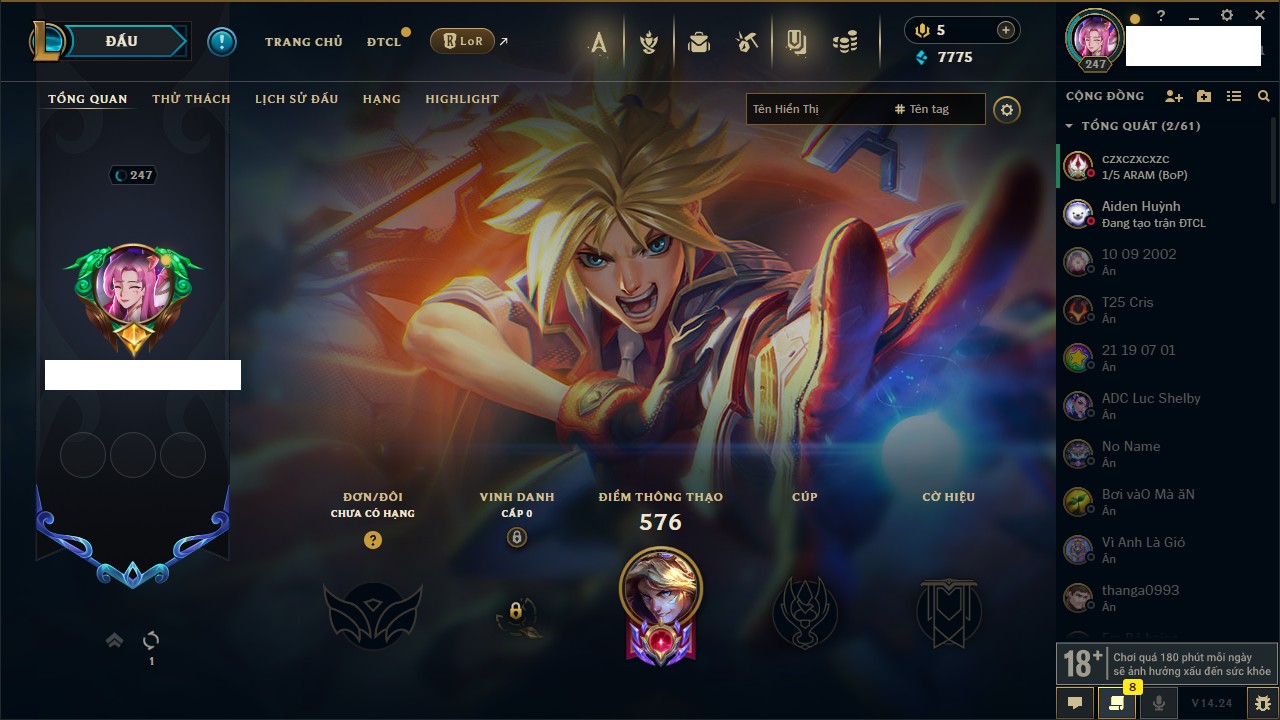Launch the LoR link button
The image size is (1280, 720).
click(462, 41)
